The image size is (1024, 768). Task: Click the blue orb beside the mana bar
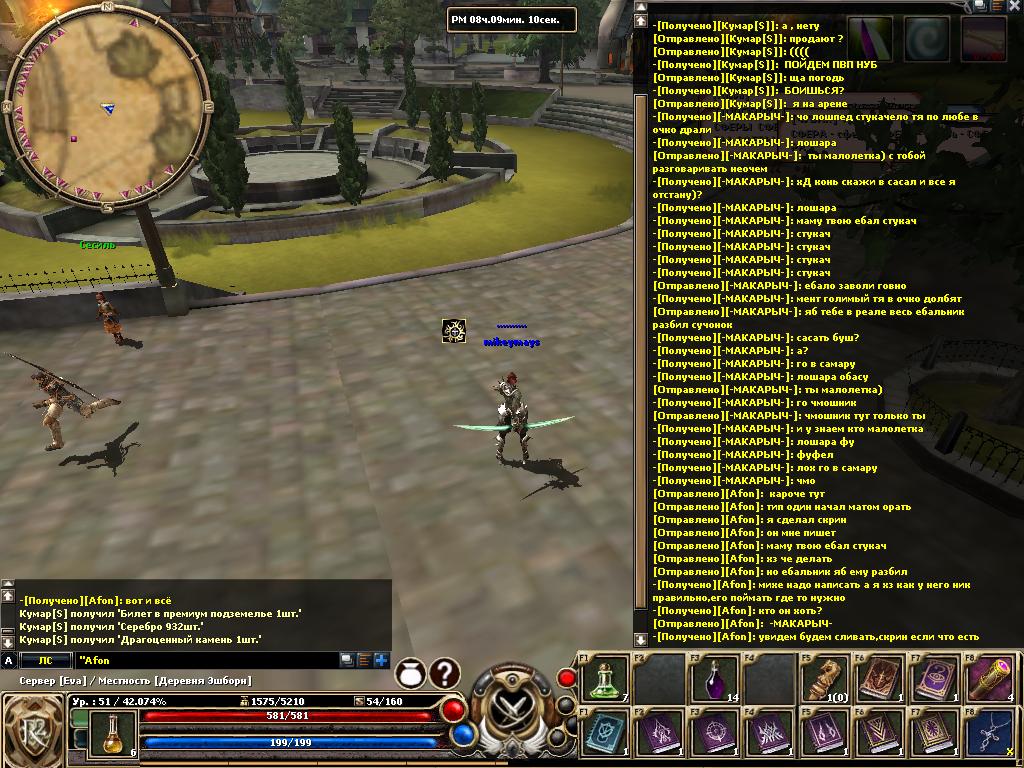point(462,735)
